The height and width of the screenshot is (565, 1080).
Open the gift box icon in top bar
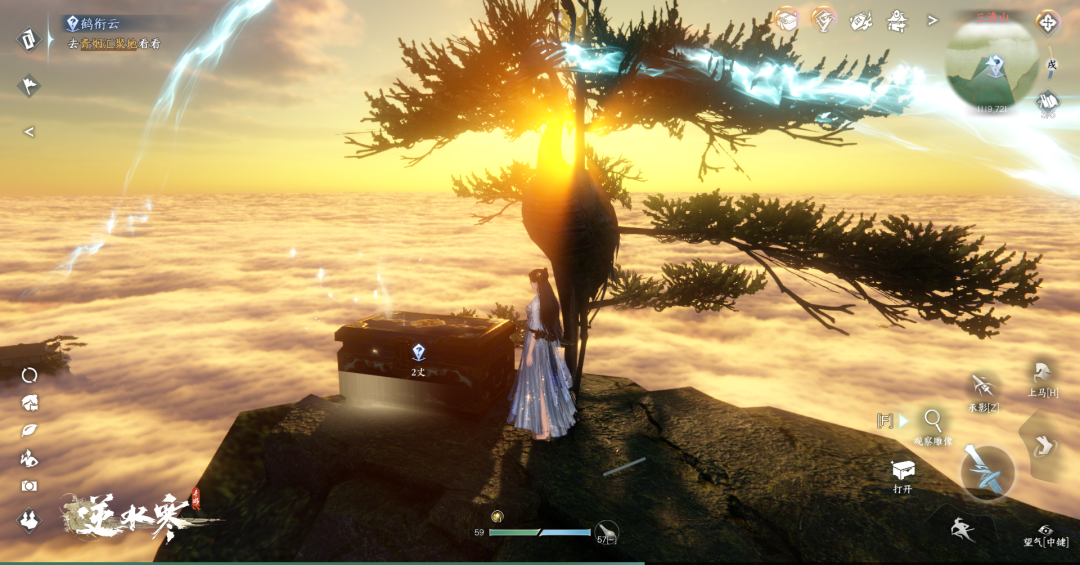point(786,19)
